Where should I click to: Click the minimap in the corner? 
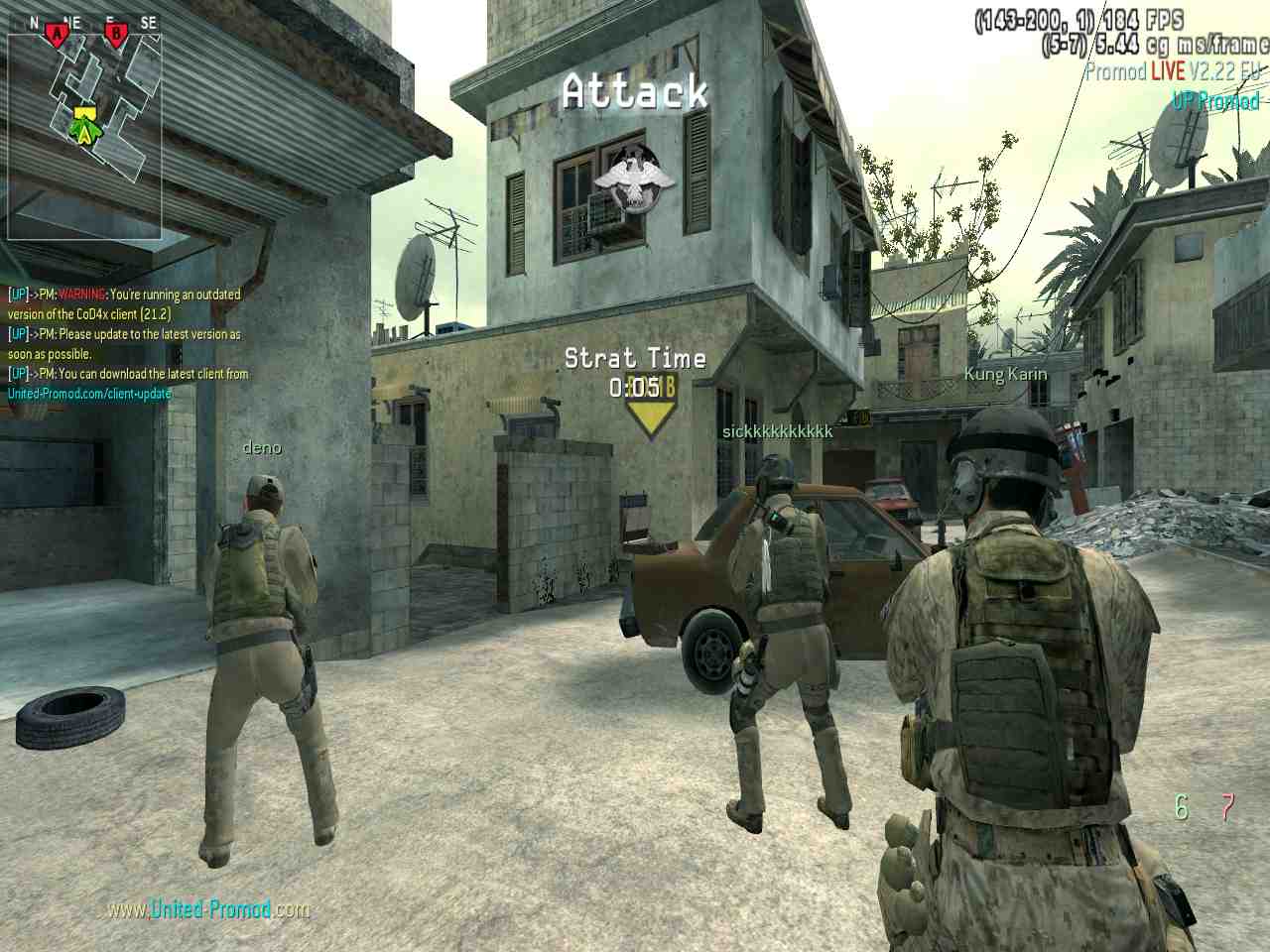coord(84,124)
